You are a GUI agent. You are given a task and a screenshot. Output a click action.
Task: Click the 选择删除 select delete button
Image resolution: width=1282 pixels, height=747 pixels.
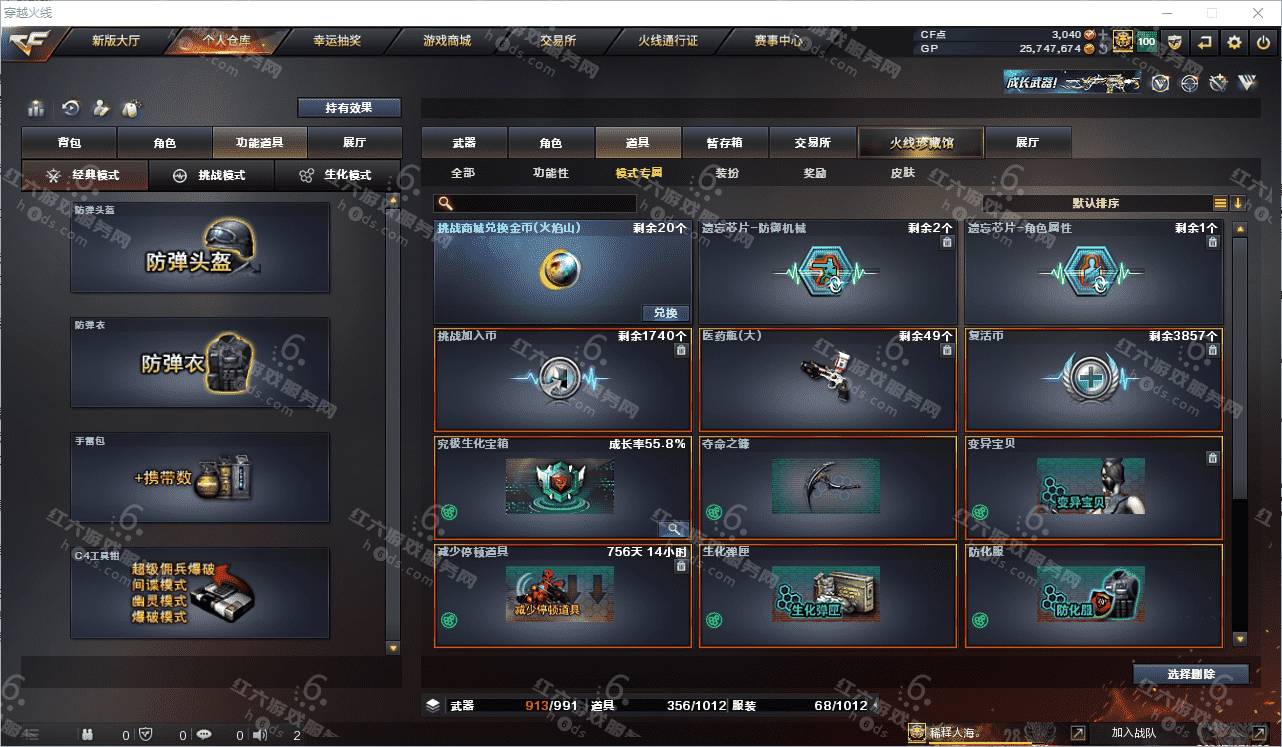(x=1190, y=674)
